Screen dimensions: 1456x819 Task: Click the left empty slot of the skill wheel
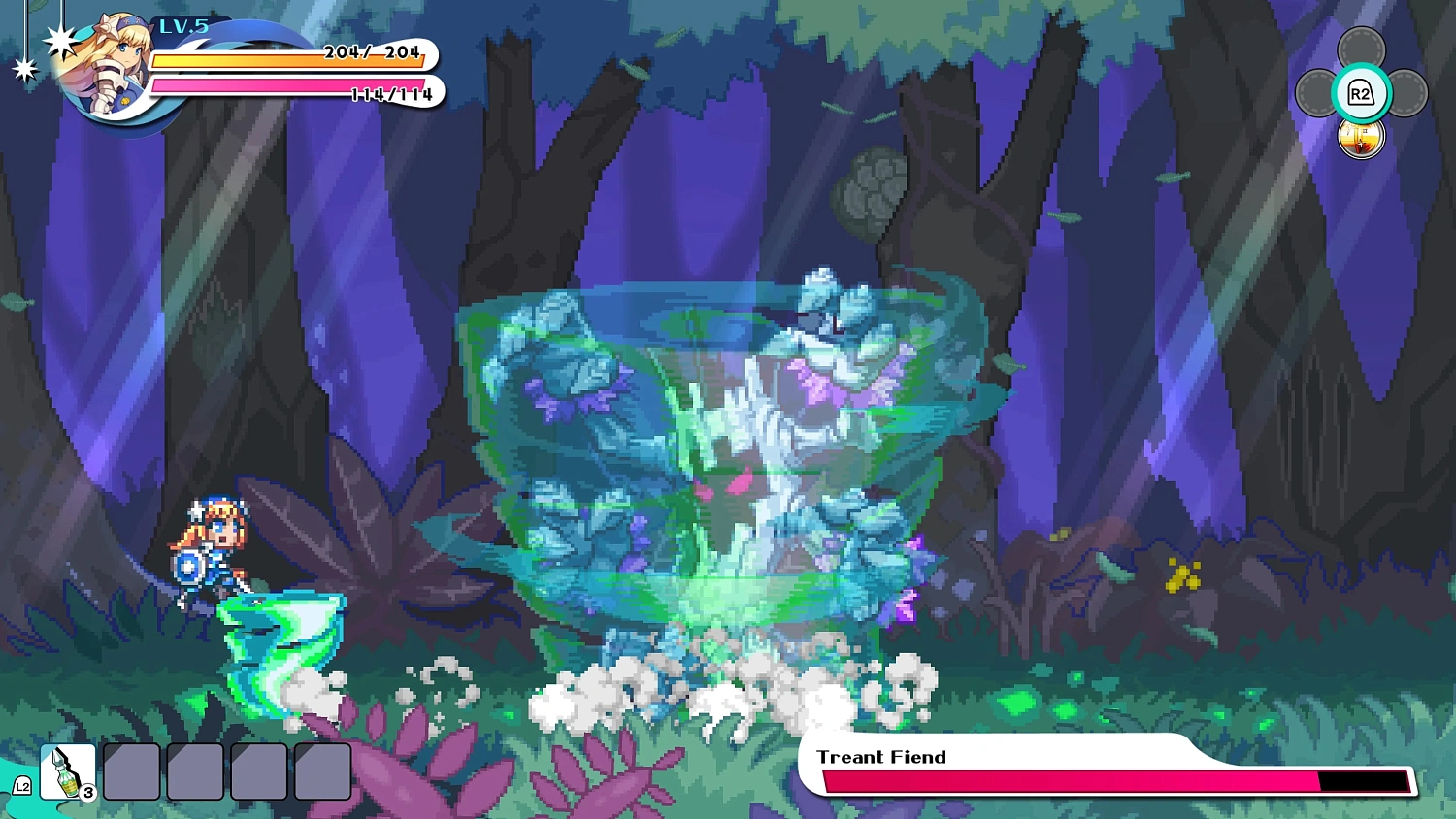pos(1316,94)
